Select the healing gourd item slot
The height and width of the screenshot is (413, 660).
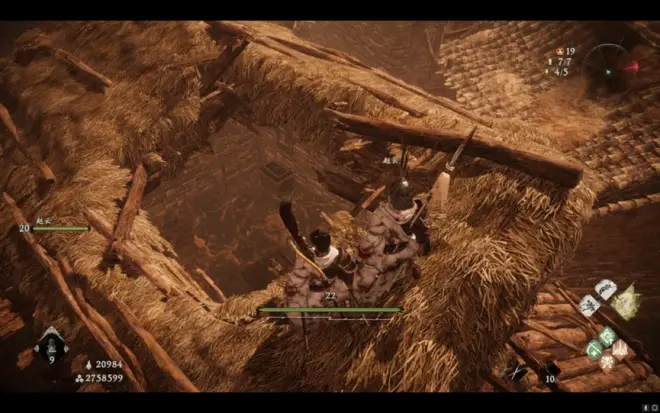51,346
